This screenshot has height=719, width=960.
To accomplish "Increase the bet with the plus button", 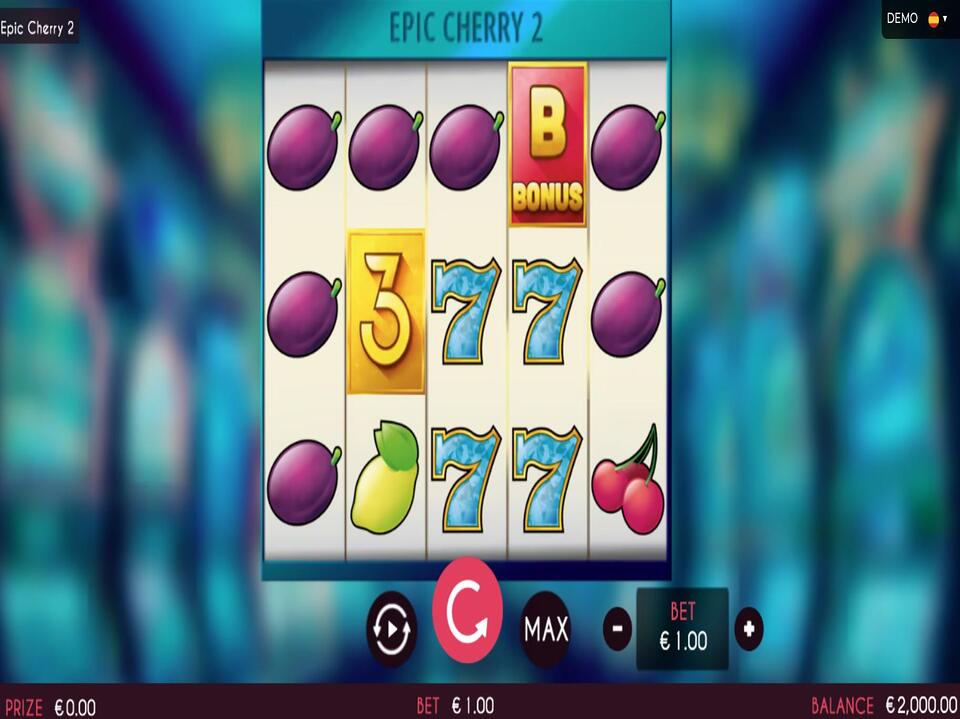I will [x=749, y=629].
